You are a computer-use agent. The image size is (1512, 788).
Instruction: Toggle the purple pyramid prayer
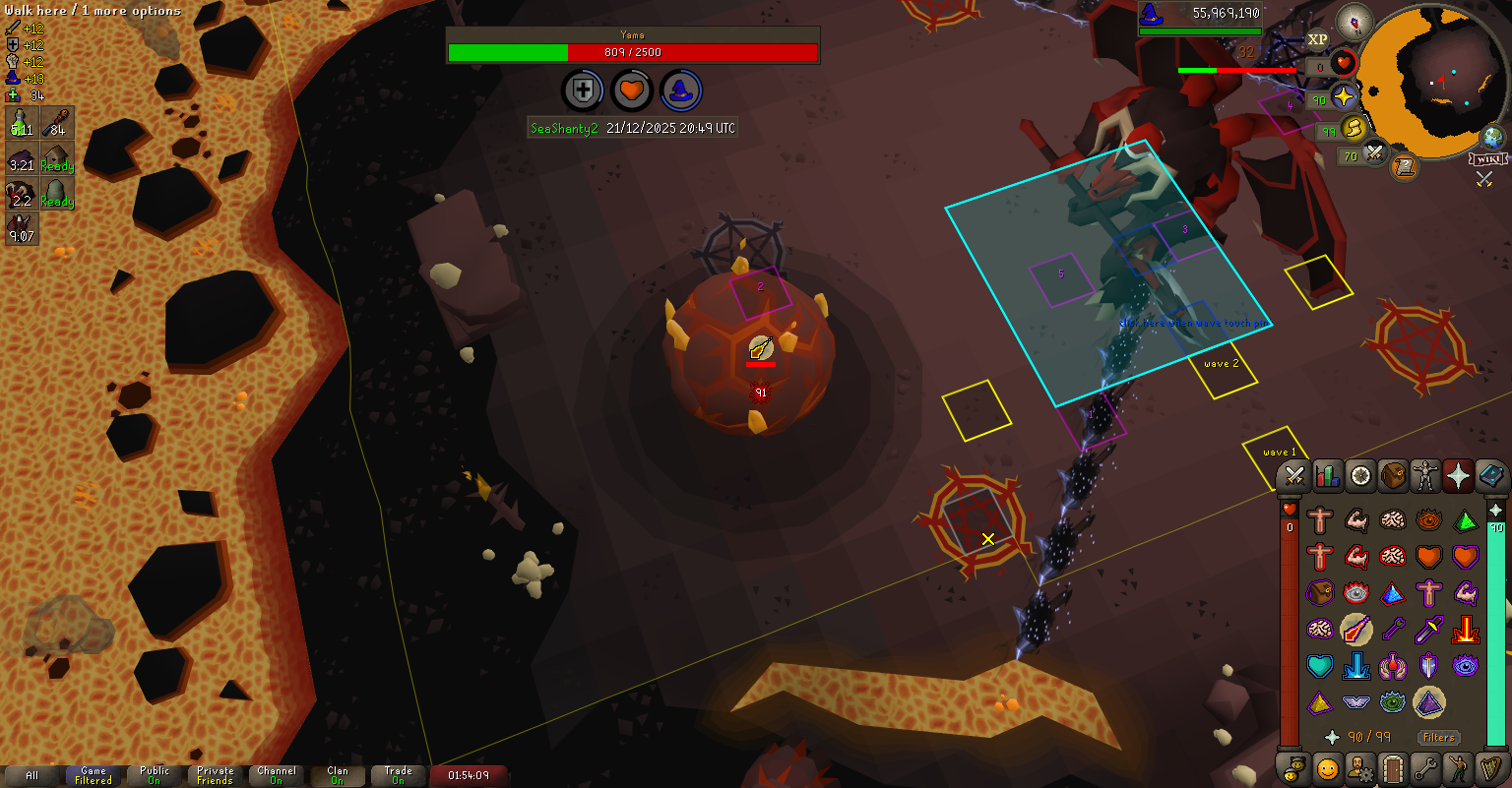point(1429,702)
